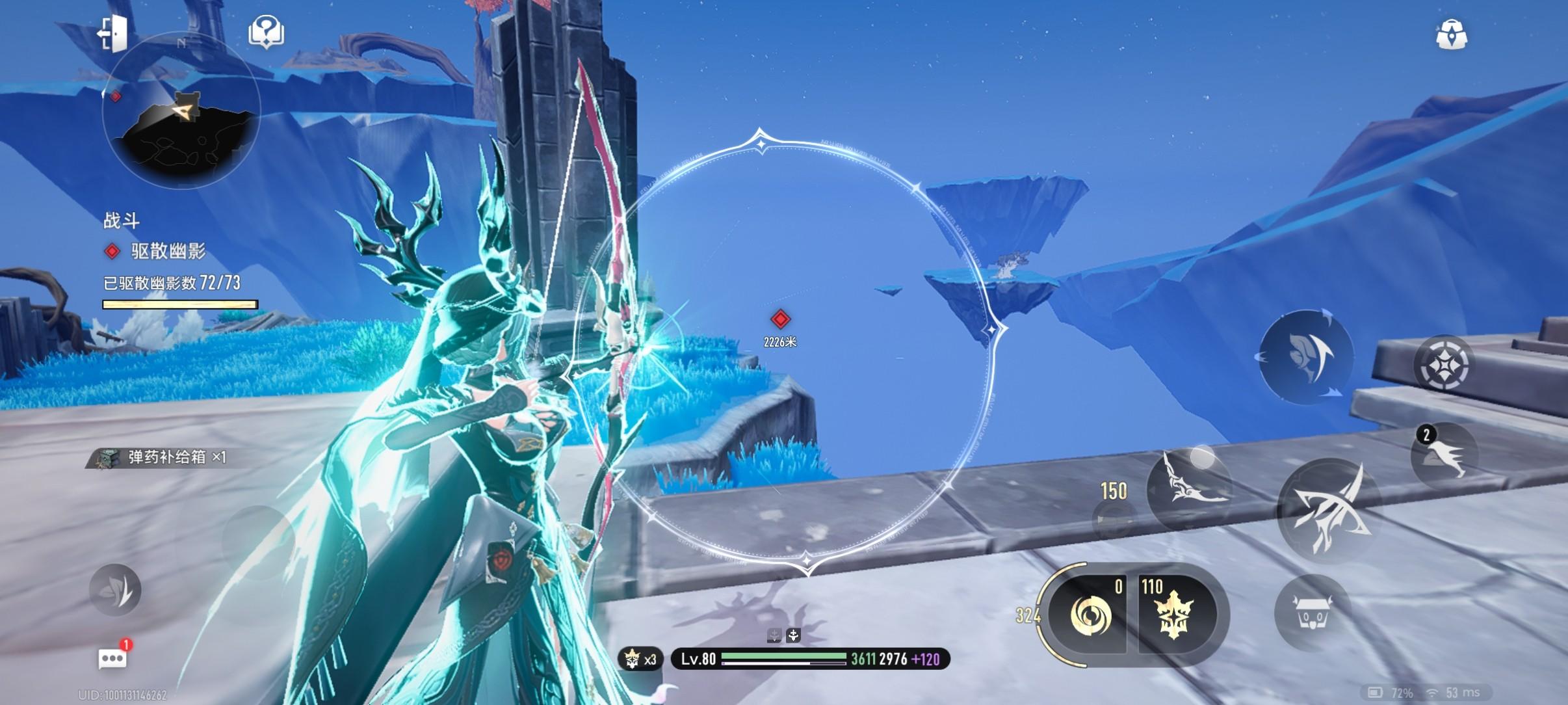Select the 驱散幽影 objective tracker
Screen dimensions: 1568x705
tap(168, 251)
